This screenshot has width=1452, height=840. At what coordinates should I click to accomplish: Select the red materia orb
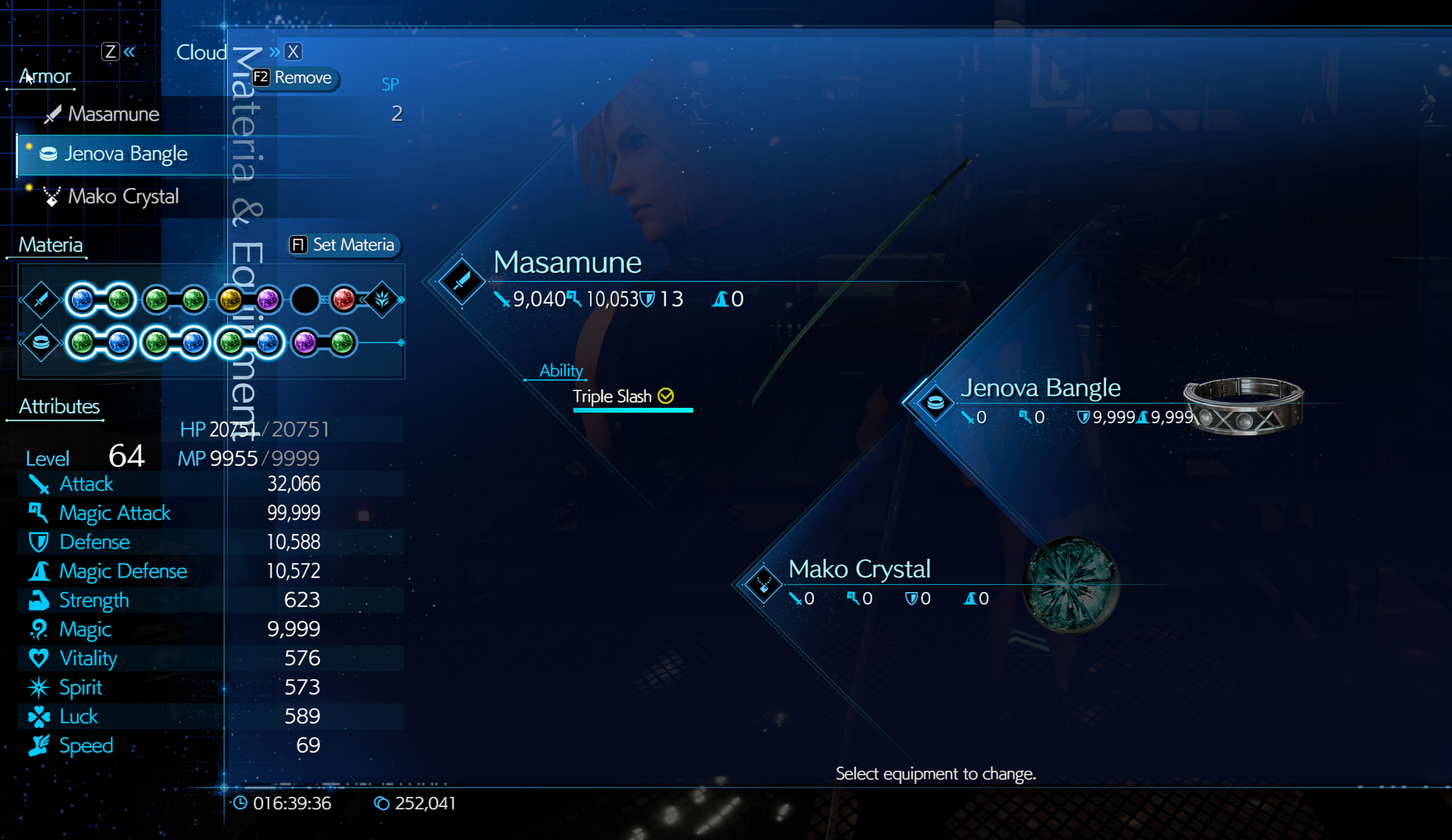click(x=344, y=300)
